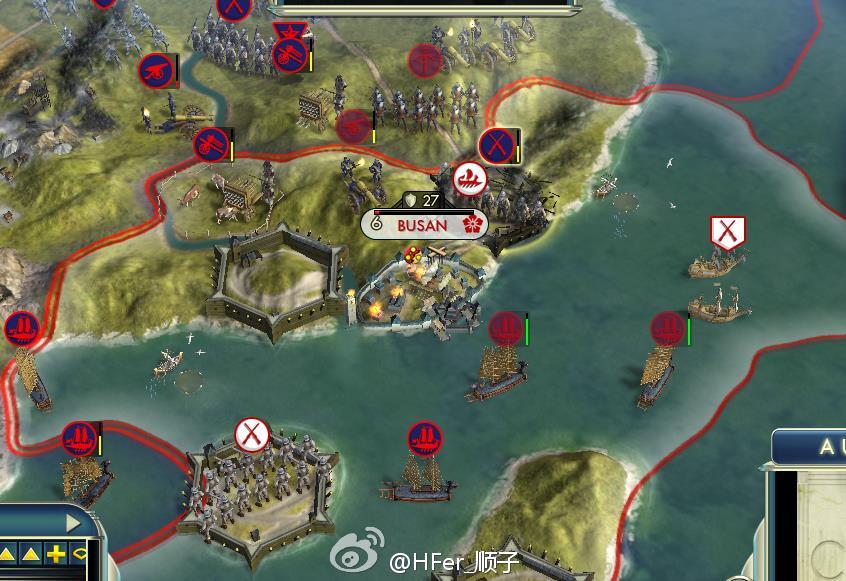Click the yellow plus promotion icon
846x581 pixels.
[x=56, y=554]
